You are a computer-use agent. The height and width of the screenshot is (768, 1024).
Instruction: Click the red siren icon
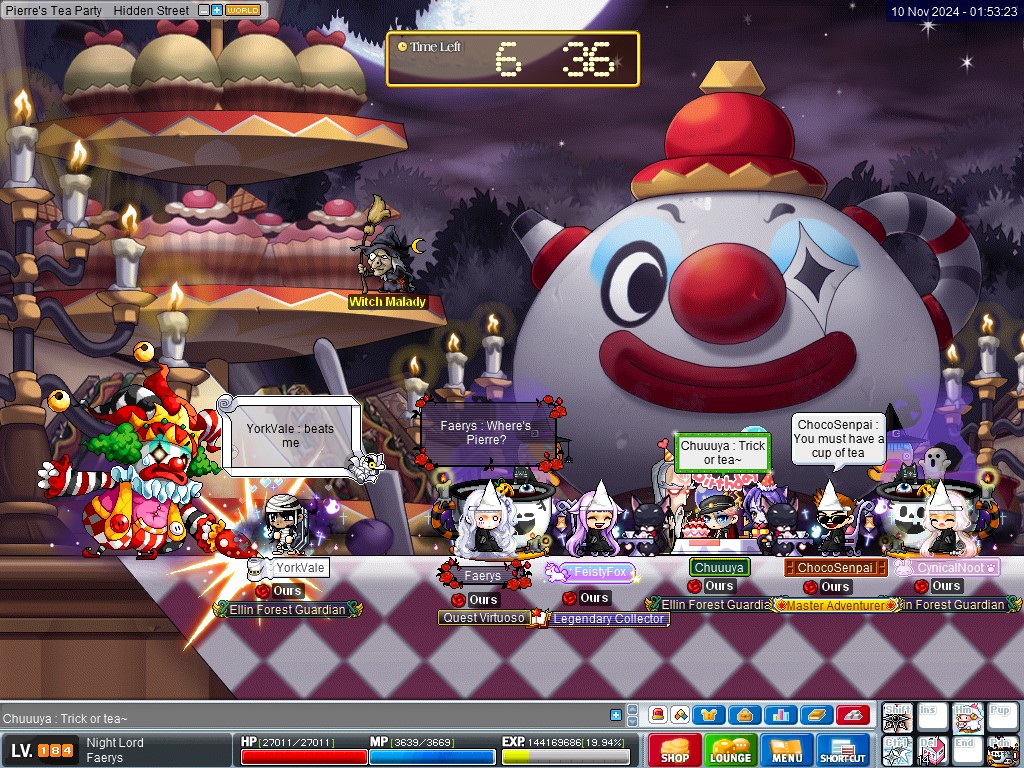tap(658, 715)
